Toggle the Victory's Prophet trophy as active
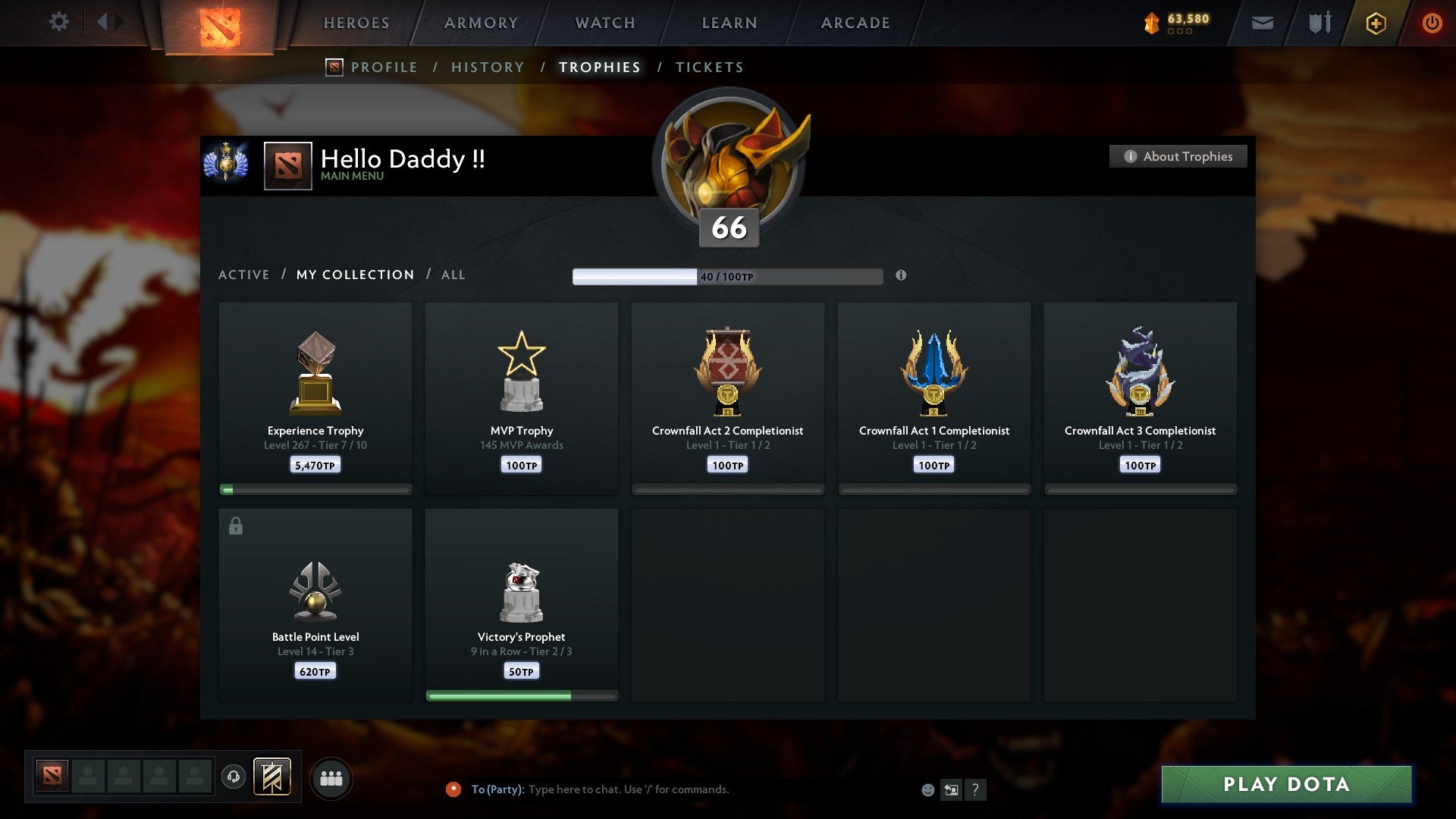Viewport: 1456px width, 819px height. (522, 603)
